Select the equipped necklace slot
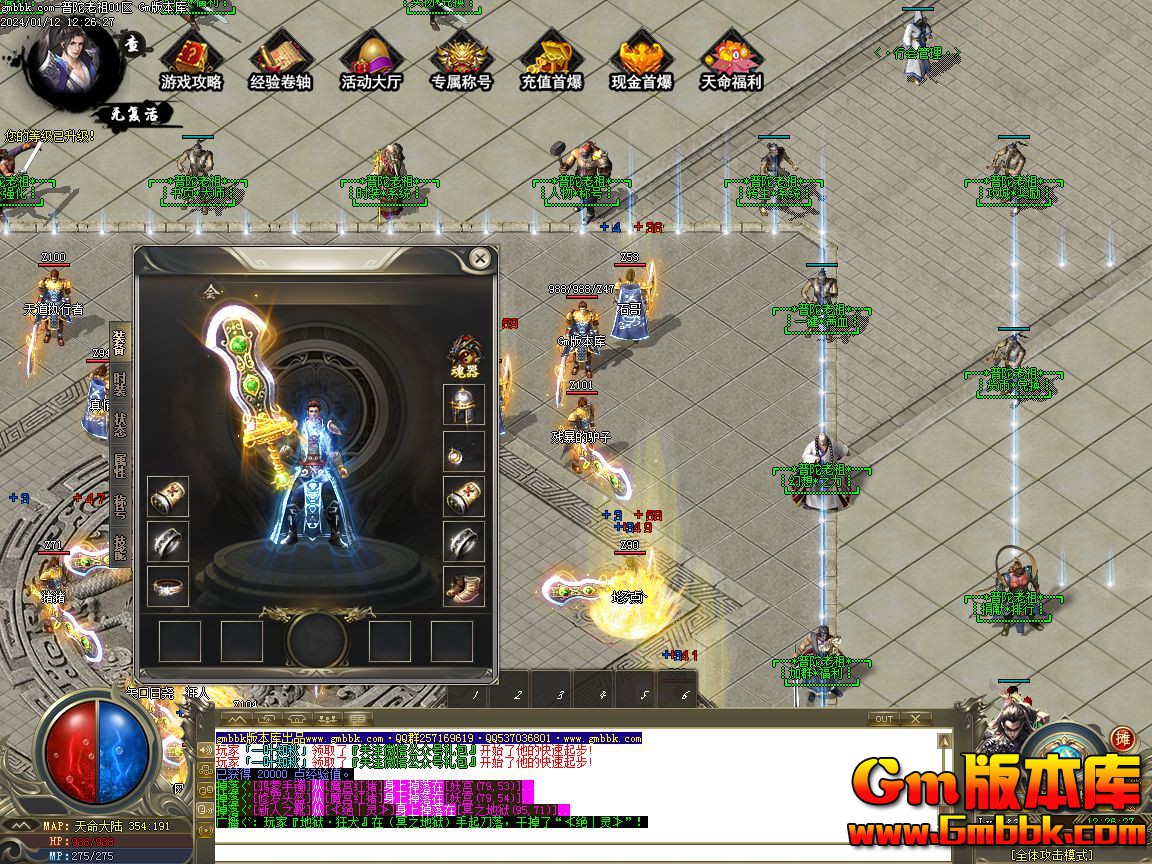Screen dimensions: 1152x864 tap(464, 451)
